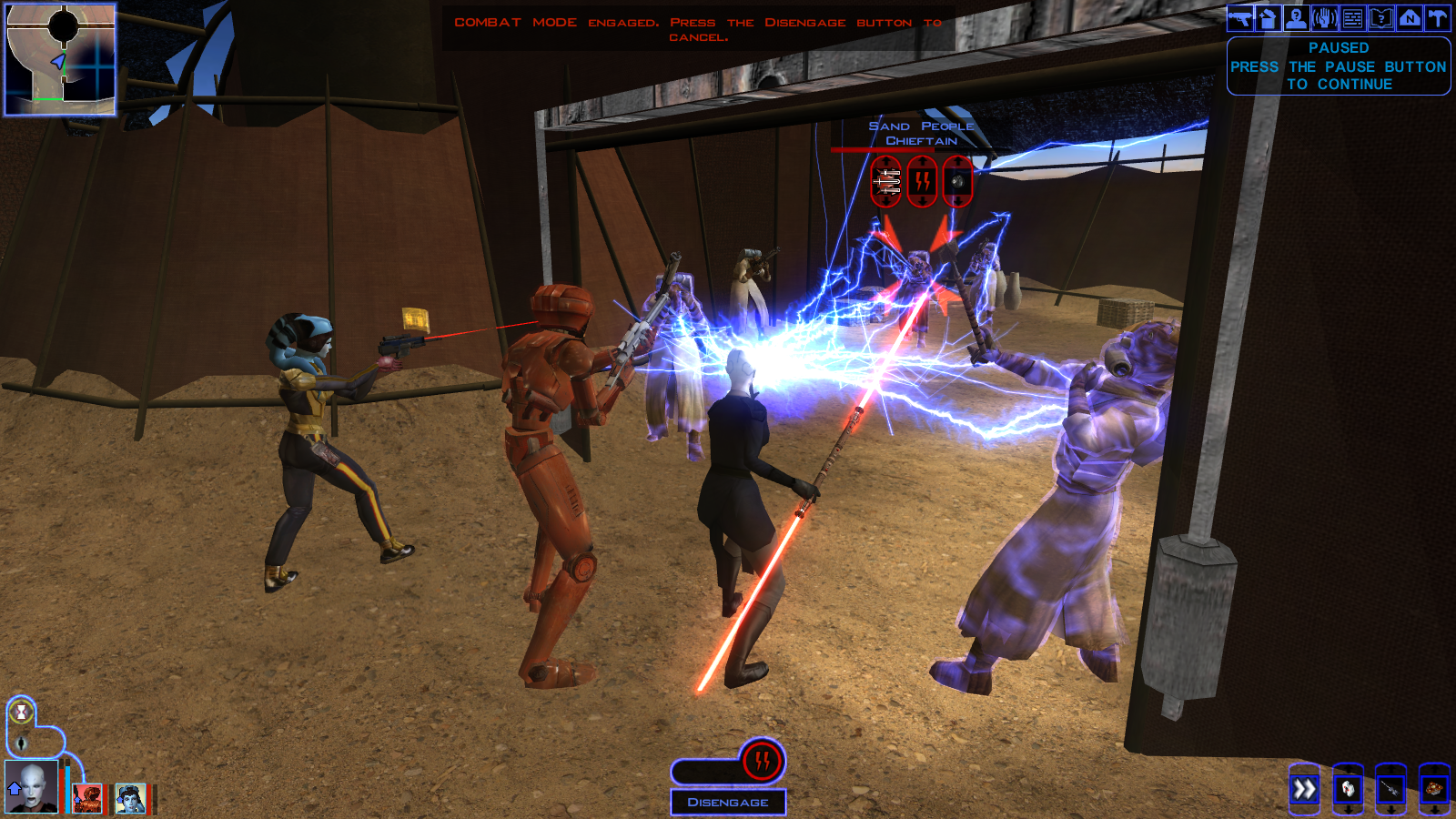Select the bald party leader portrait
1456x819 pixels.
pyautogui.click(x=31, y=787)
